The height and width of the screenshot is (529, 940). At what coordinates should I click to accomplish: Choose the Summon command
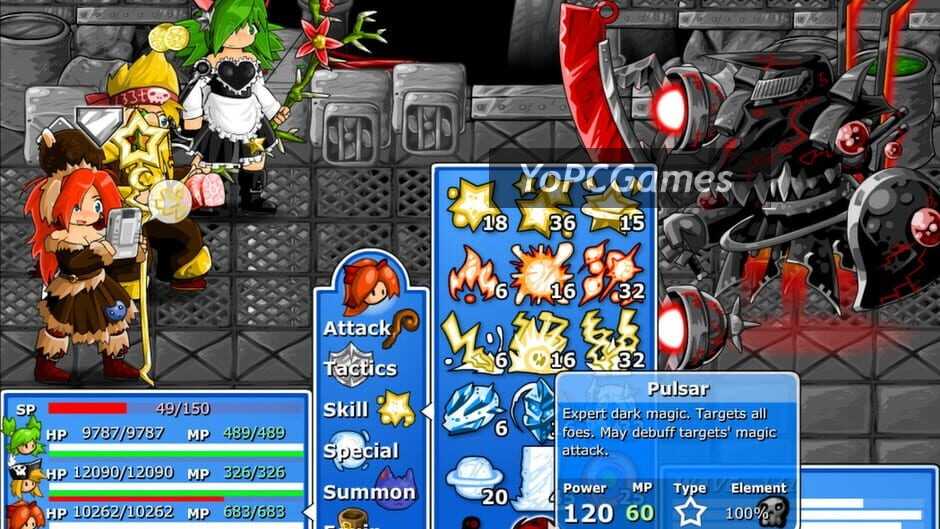point(368,491)
